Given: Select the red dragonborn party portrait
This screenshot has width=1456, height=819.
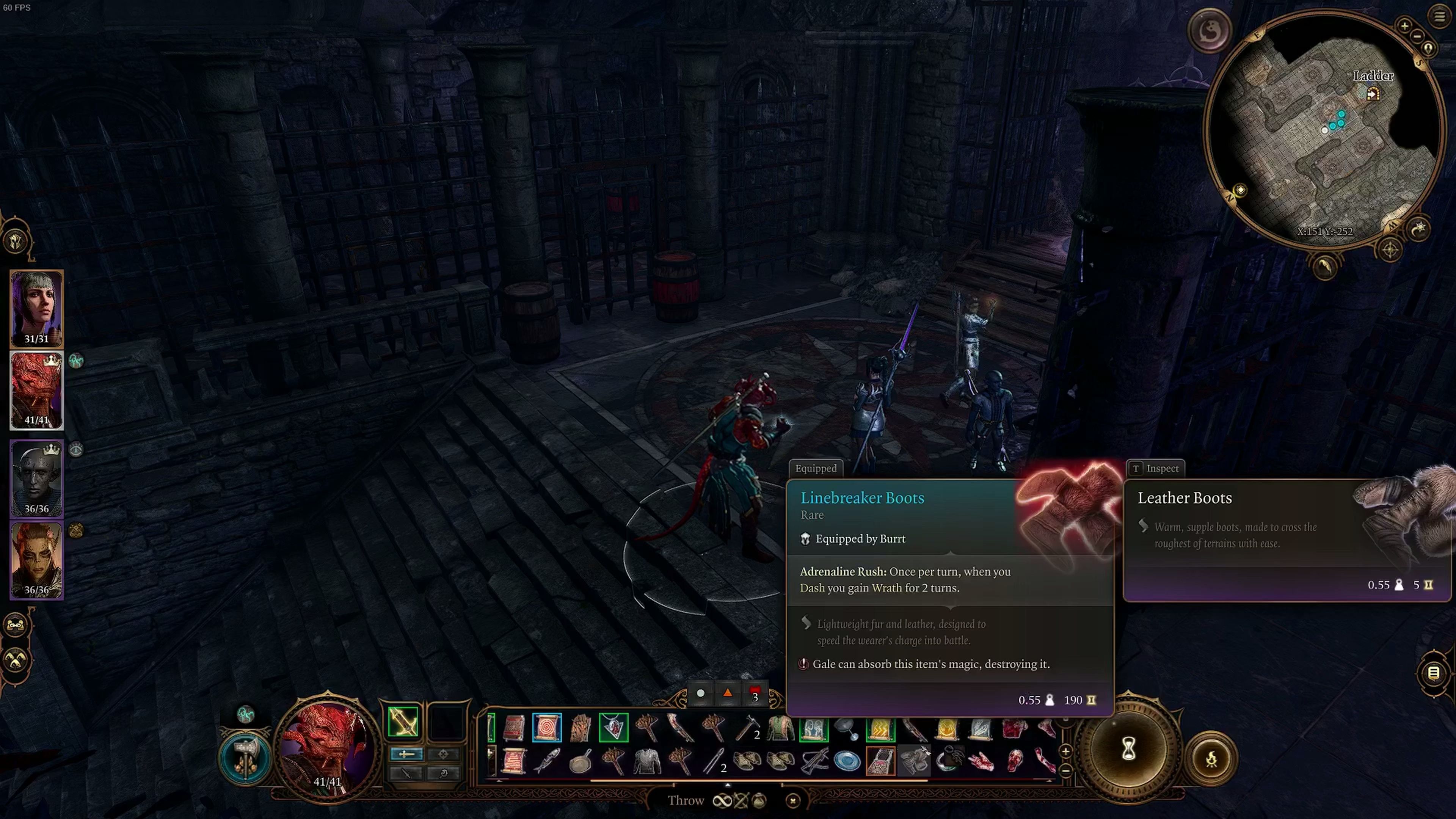Looking at the screenshot, I should 37,390.
